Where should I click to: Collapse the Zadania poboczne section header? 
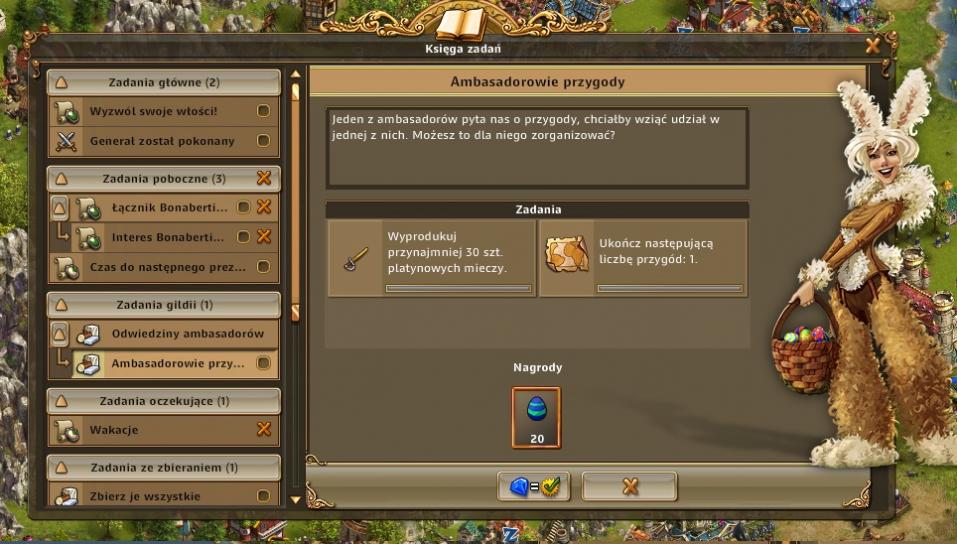tap(61, 179)
